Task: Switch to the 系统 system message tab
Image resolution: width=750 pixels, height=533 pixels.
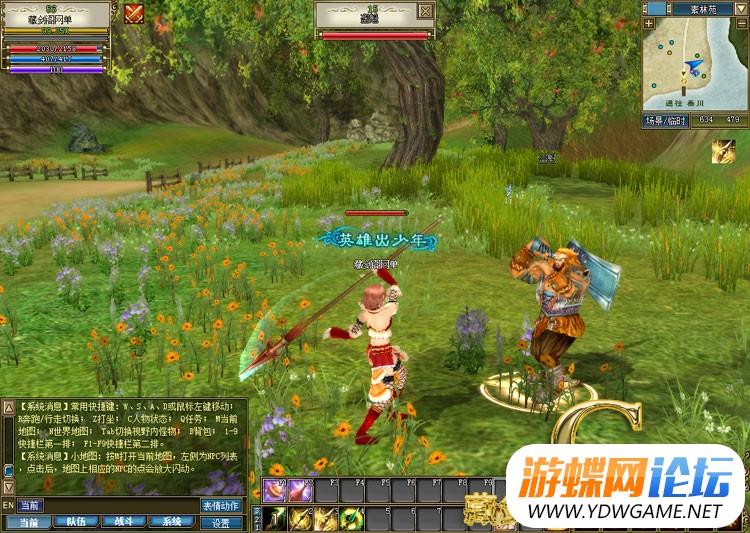Action: tap(172, 522)
